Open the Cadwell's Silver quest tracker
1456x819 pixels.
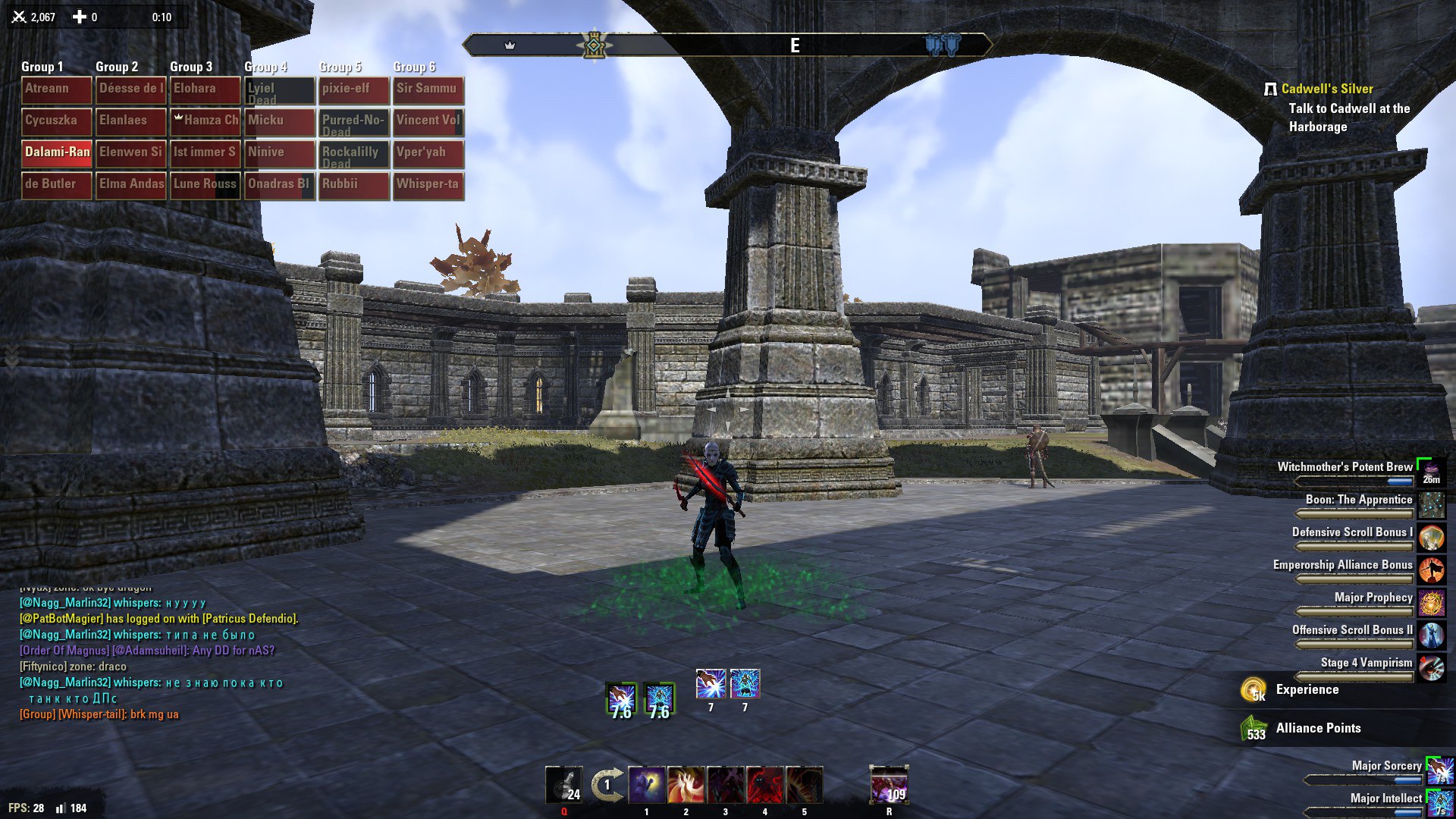click(x=1326, y=89)
